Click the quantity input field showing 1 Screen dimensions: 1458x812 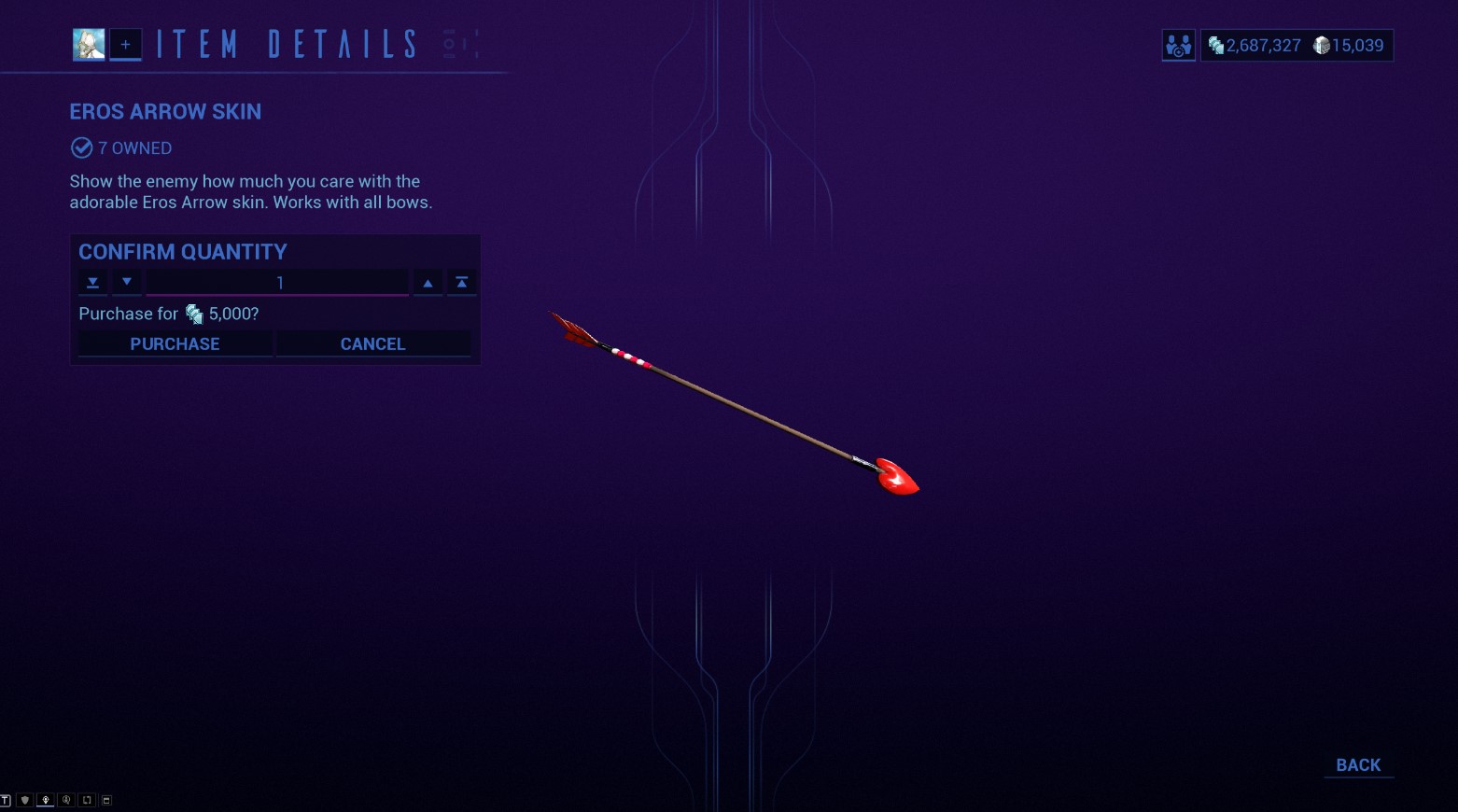click(277, 282)
